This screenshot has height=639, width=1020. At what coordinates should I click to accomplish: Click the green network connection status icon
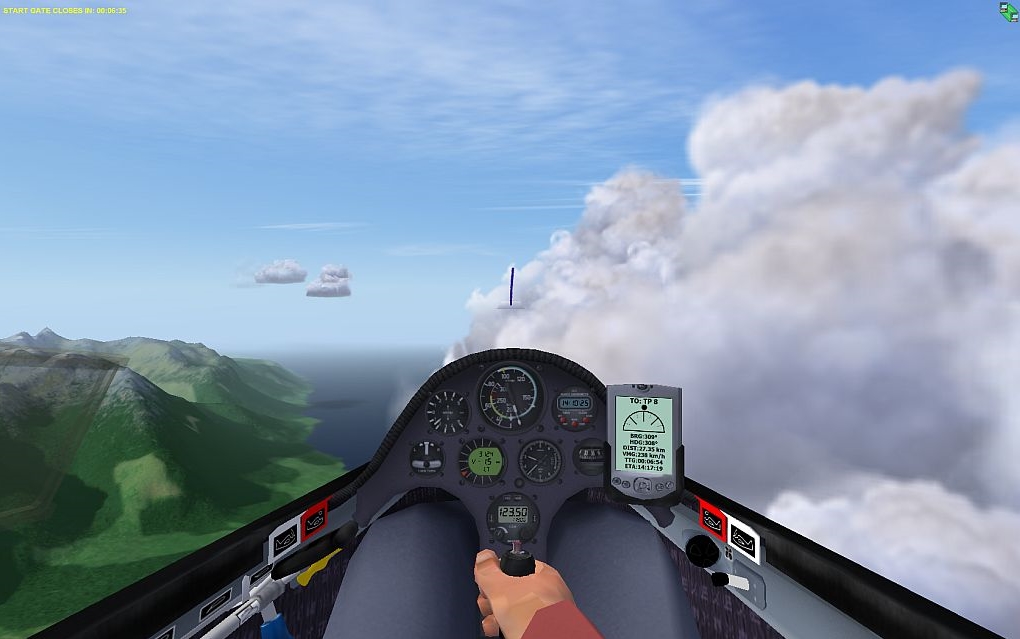click(x=1008, y=11)
